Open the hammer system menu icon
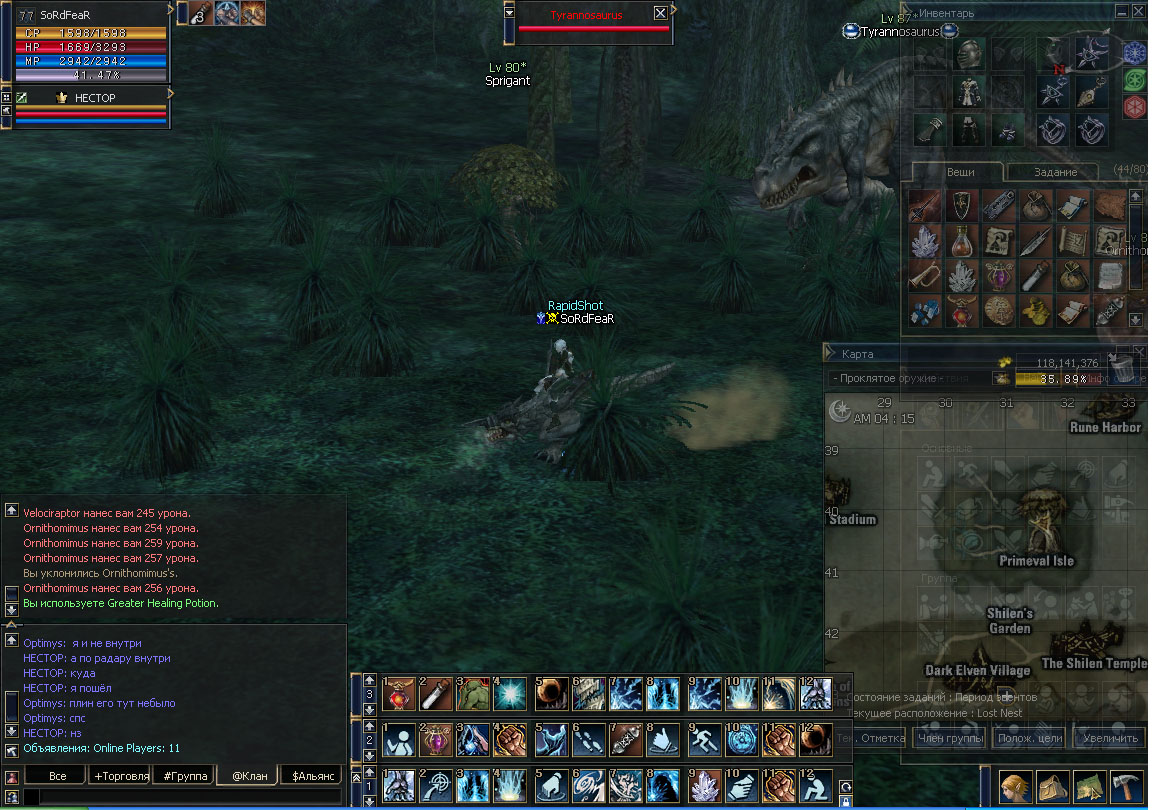1152x810 pixels. [1126, 787]
